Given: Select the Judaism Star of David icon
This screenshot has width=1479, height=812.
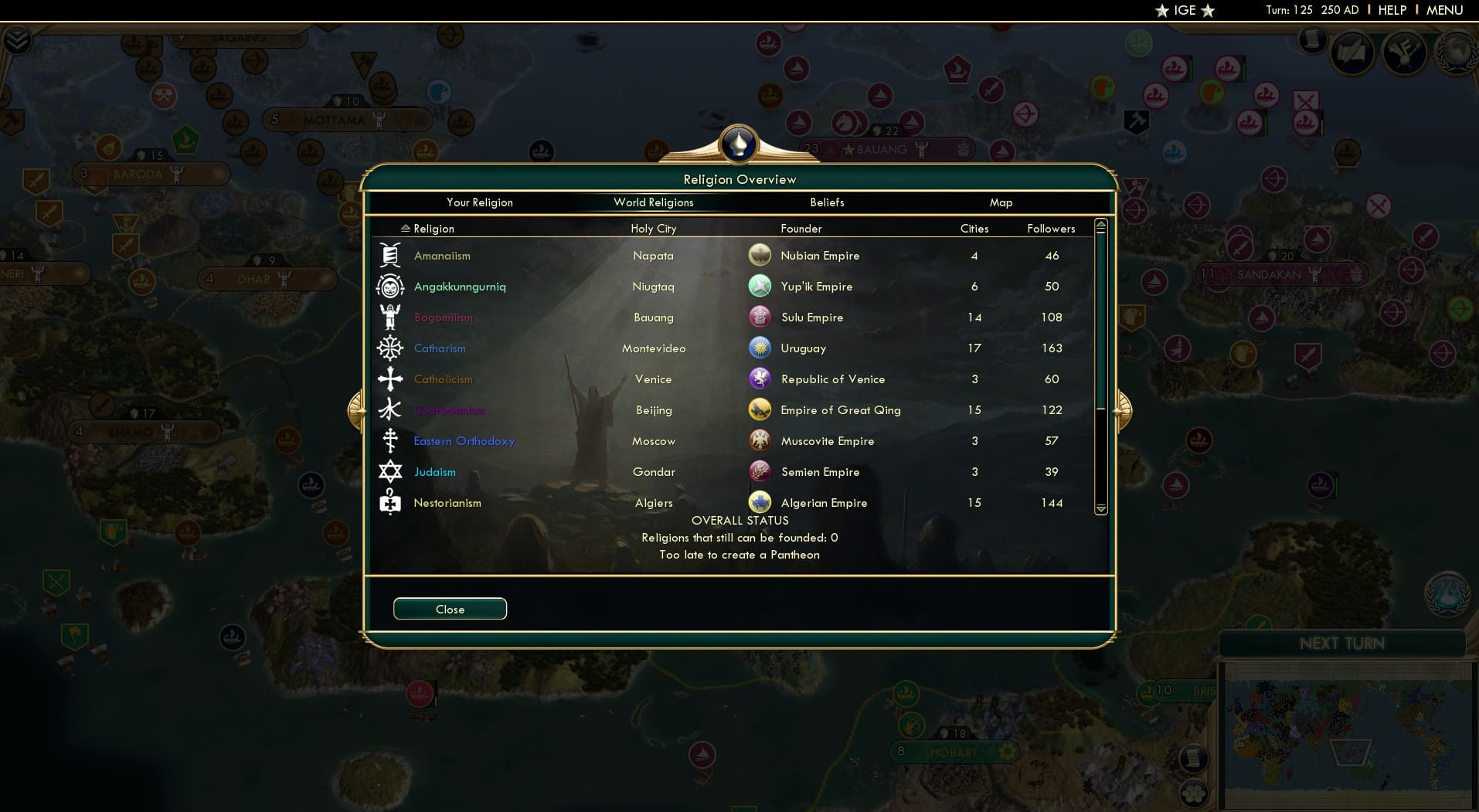Looking at the screenshot, I should [x=391, y=471].
